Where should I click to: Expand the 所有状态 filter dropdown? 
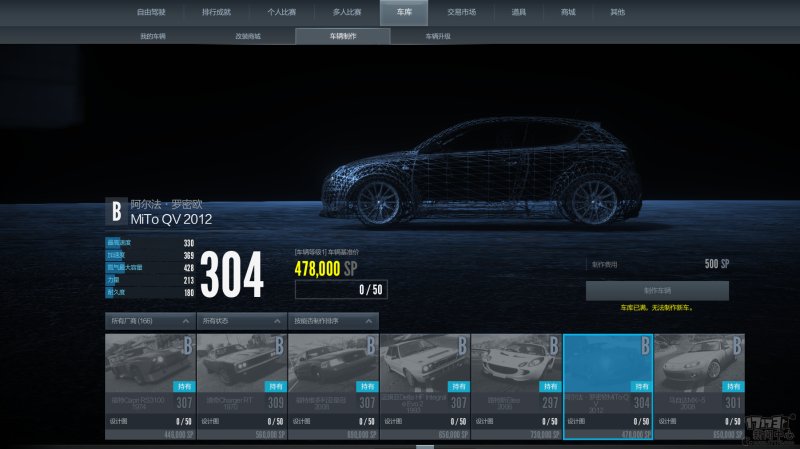pos(241,321)
